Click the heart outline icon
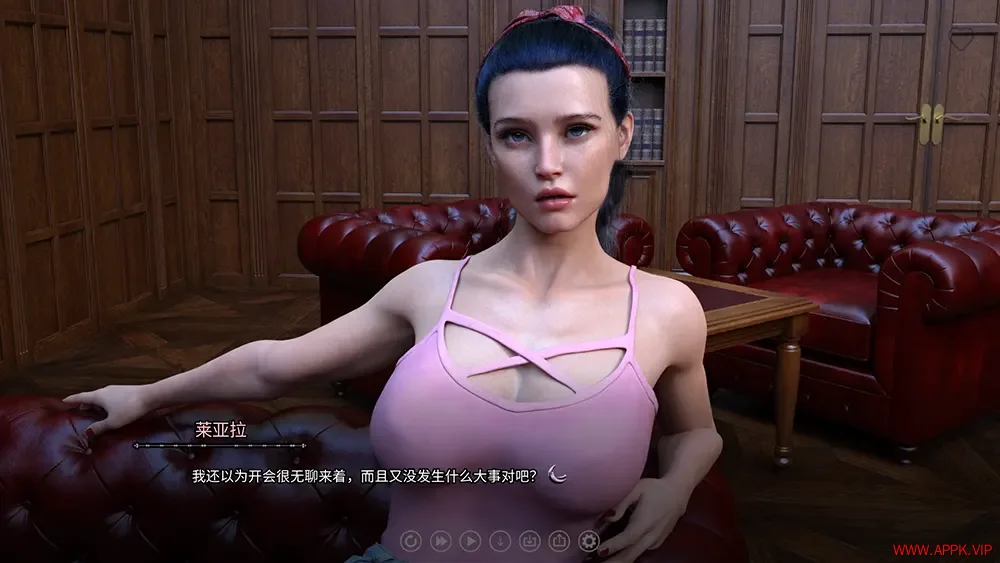This screenshot has height=563, width=1000. click(961, 40)
